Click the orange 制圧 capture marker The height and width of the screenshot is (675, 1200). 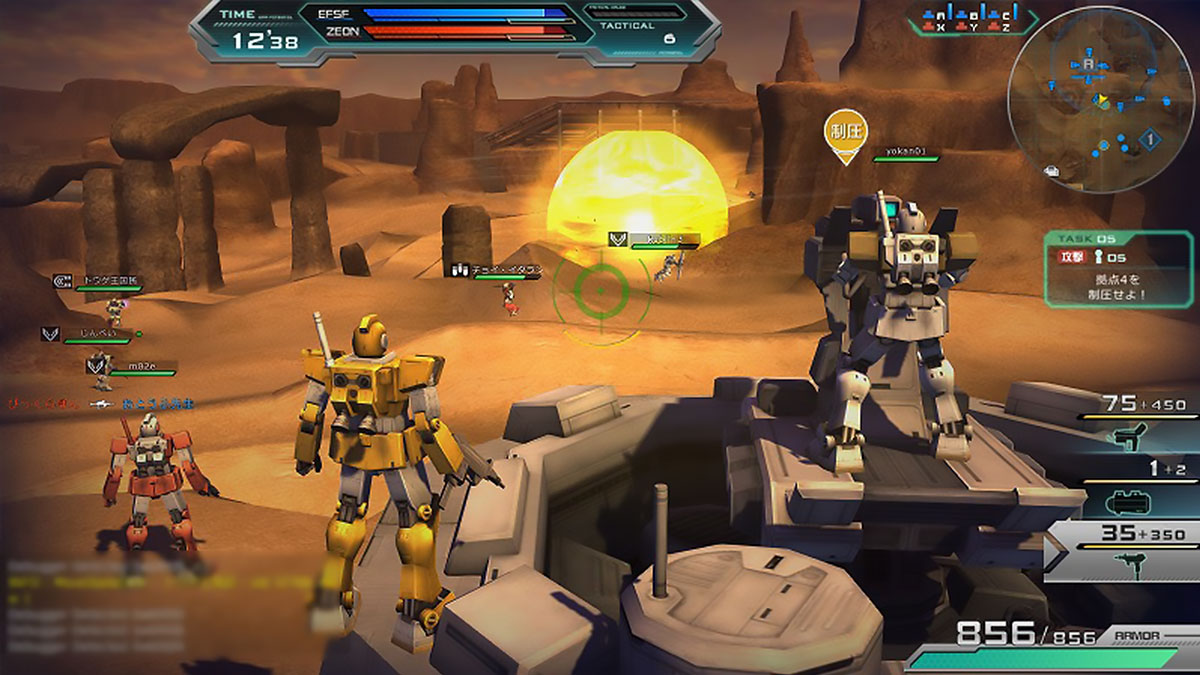[845, 134]
